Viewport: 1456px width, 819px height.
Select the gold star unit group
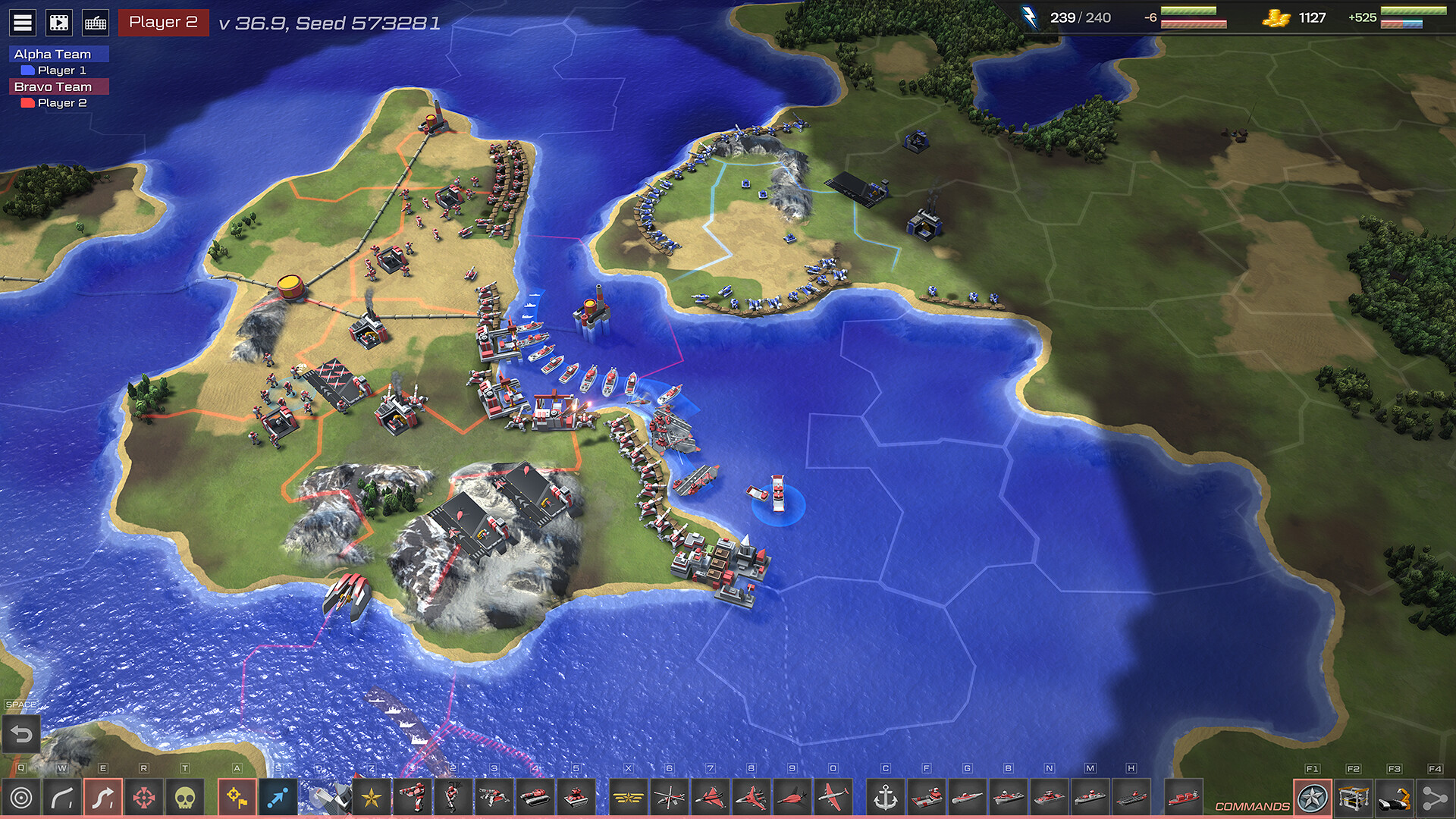pyautogui.click(x=372, y=798)
